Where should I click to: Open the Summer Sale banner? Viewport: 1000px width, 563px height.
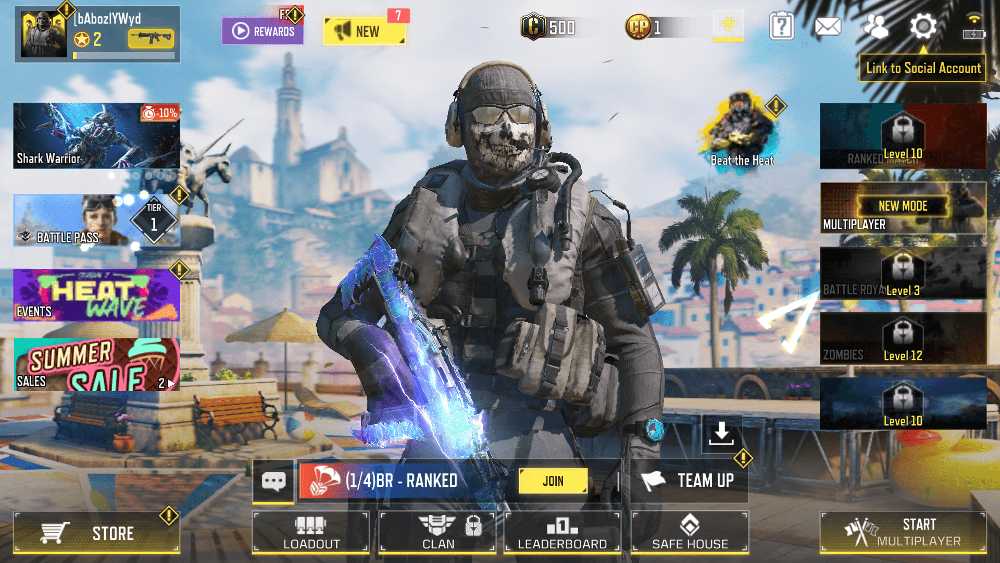[x=96, y=364]
